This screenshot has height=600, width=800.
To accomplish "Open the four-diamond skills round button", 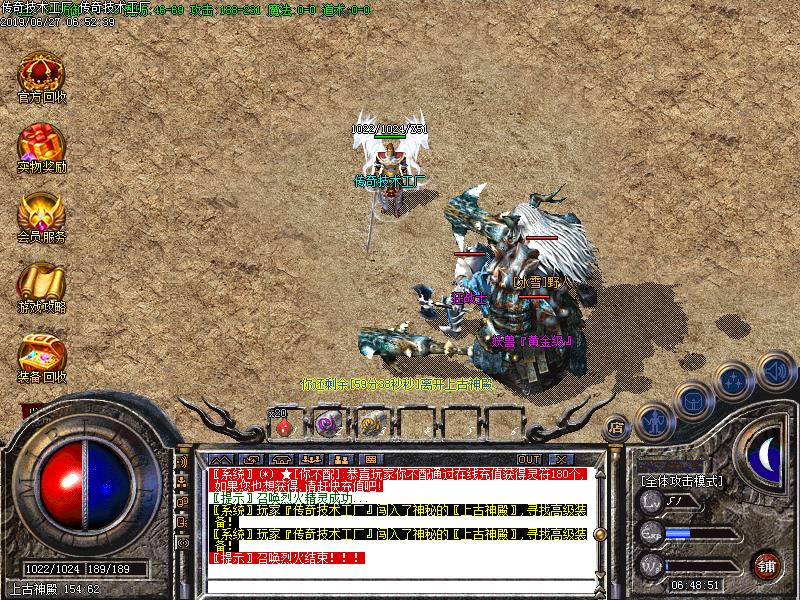I will pyautogui.click(x=733, y=381).
